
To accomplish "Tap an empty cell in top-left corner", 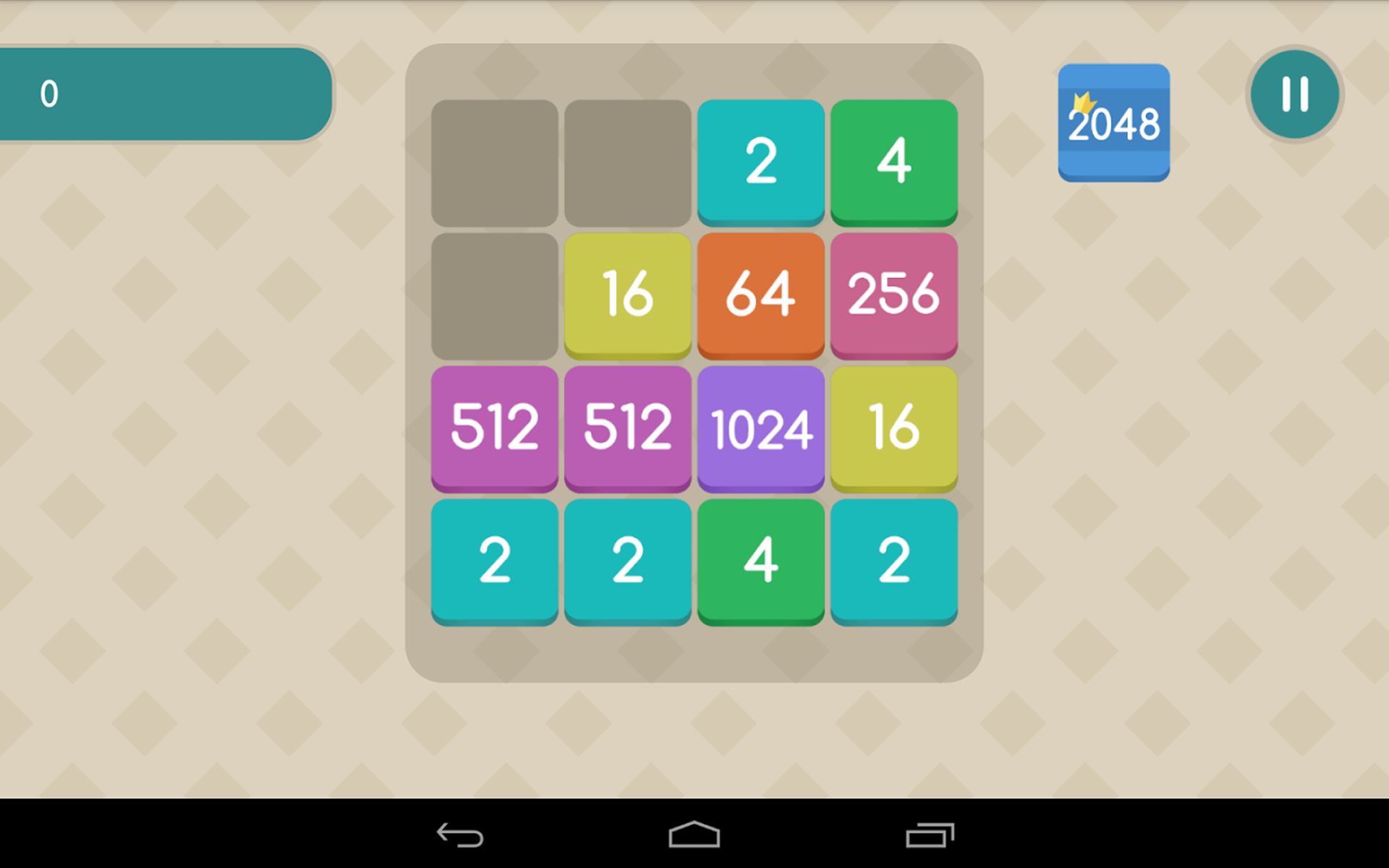I will 494,161.
